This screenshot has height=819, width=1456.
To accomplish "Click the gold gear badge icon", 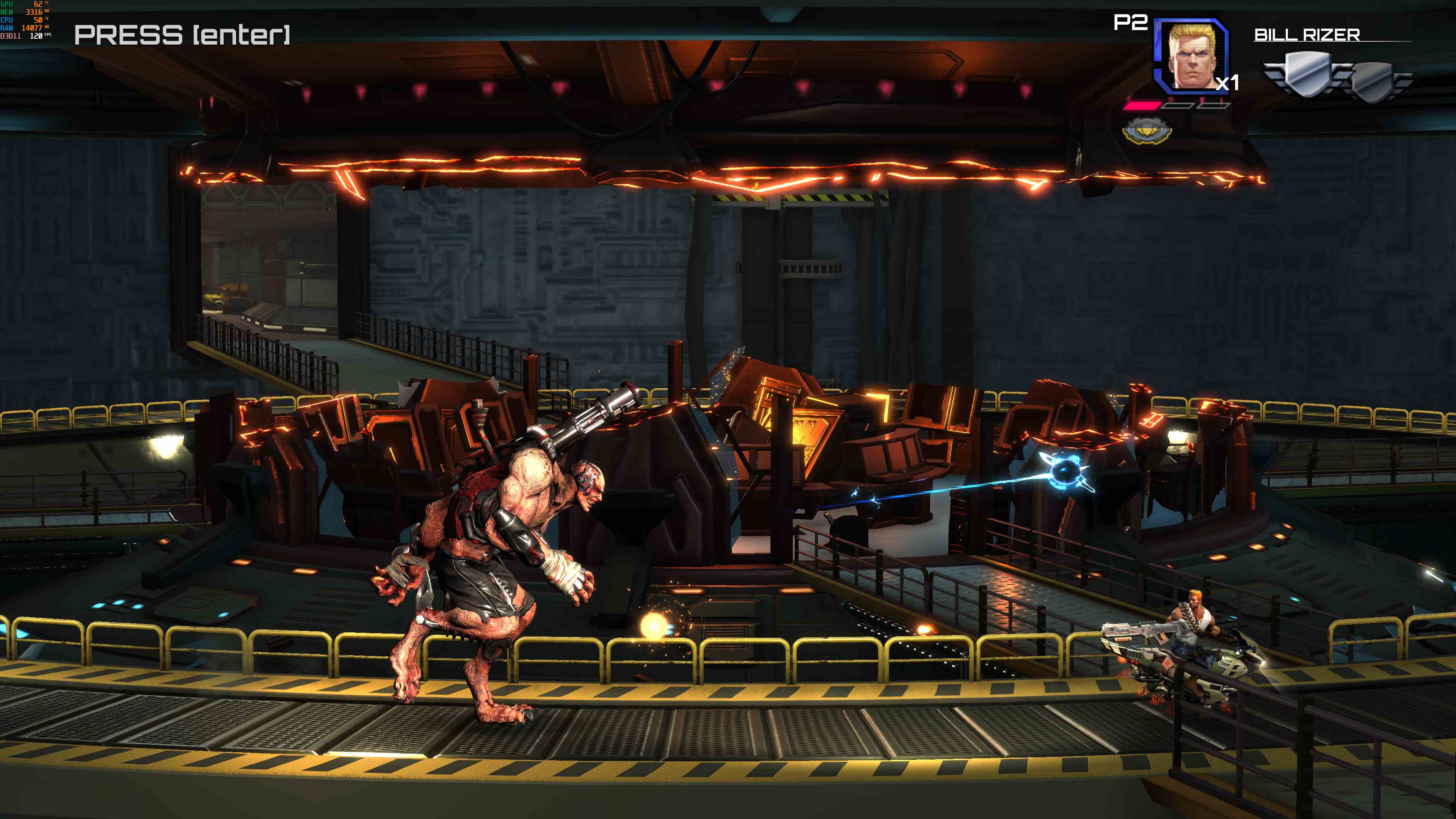I will point(1147,131).
